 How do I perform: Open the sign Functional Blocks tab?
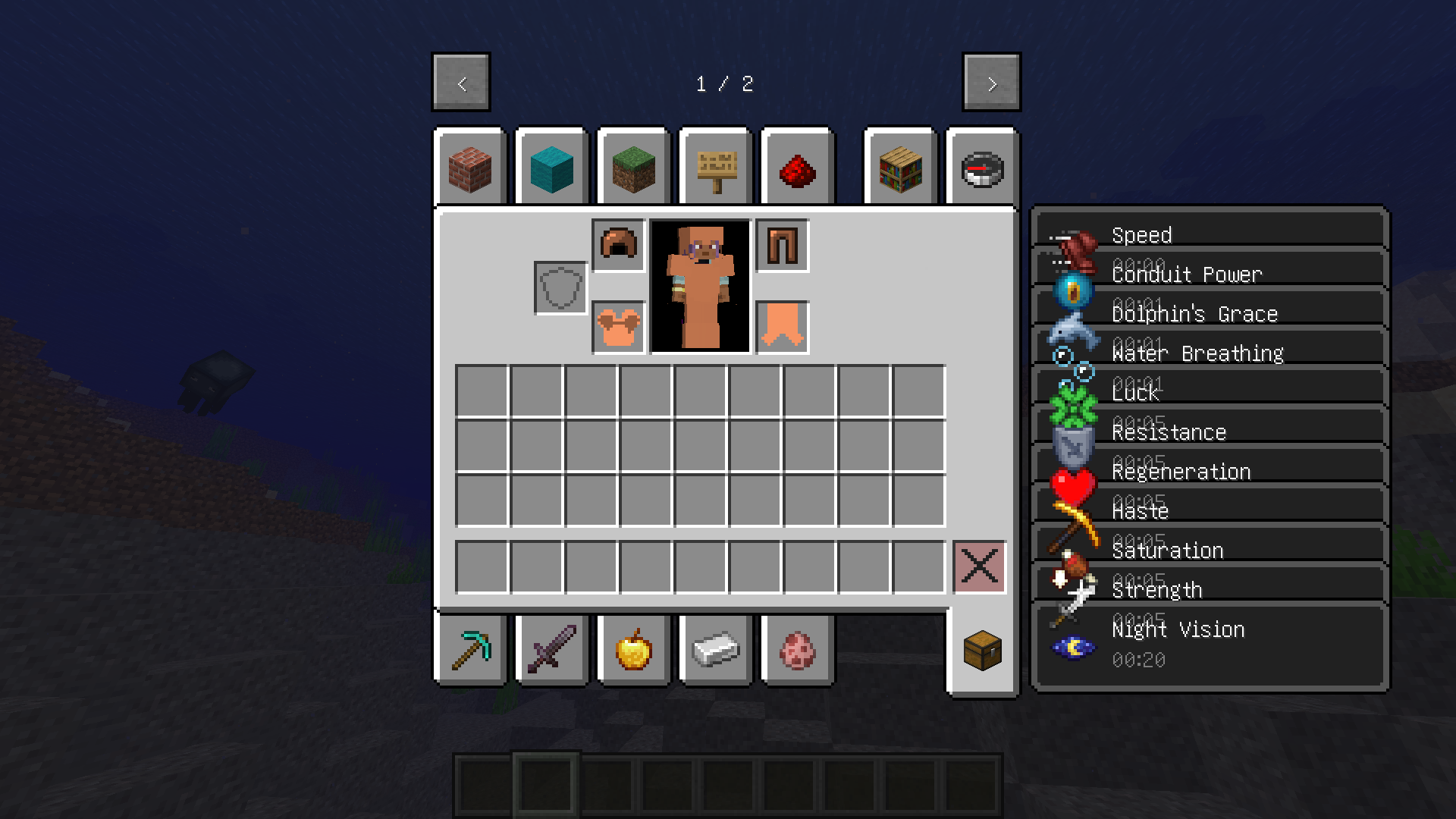coord(715,168)
